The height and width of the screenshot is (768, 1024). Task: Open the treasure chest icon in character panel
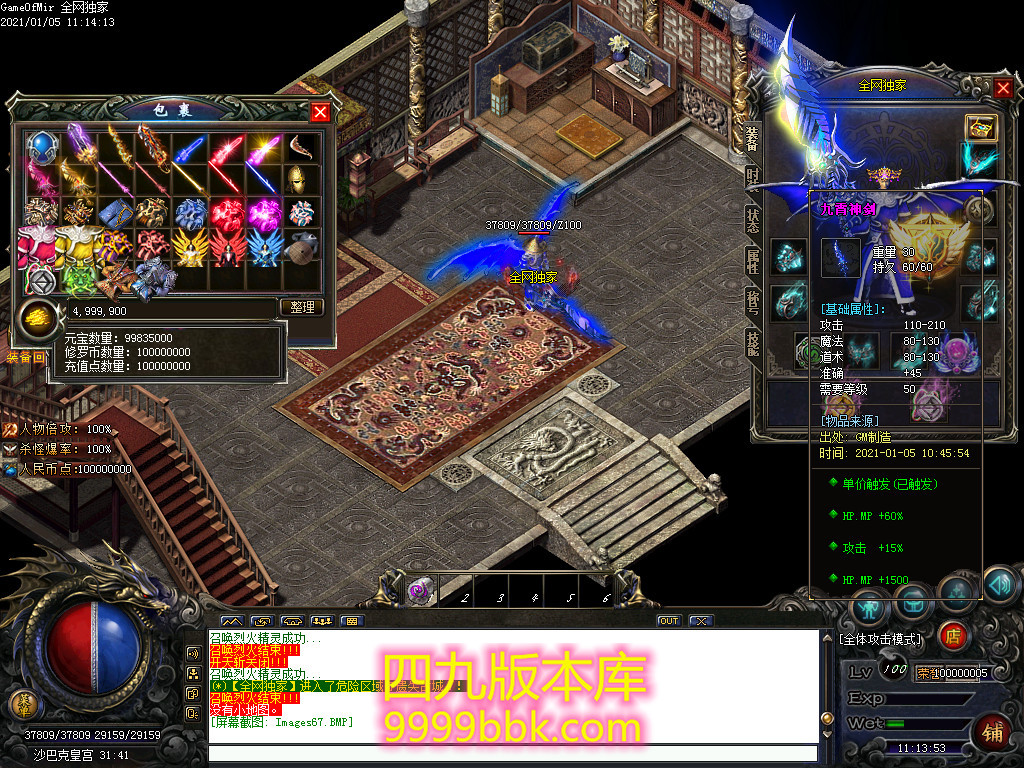tap(980, 126)
